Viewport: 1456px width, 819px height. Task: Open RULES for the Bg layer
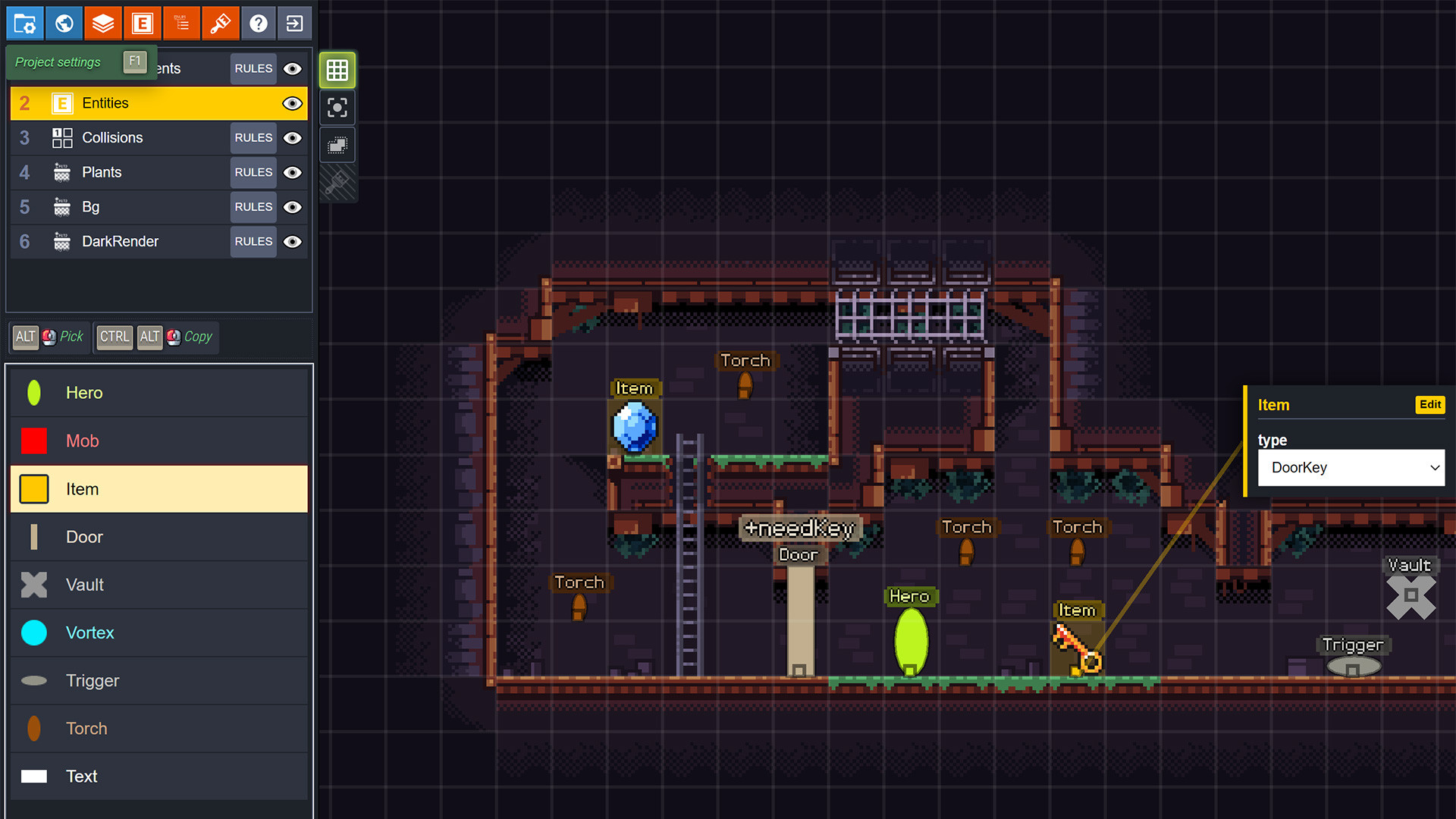(x=253, y=207)
